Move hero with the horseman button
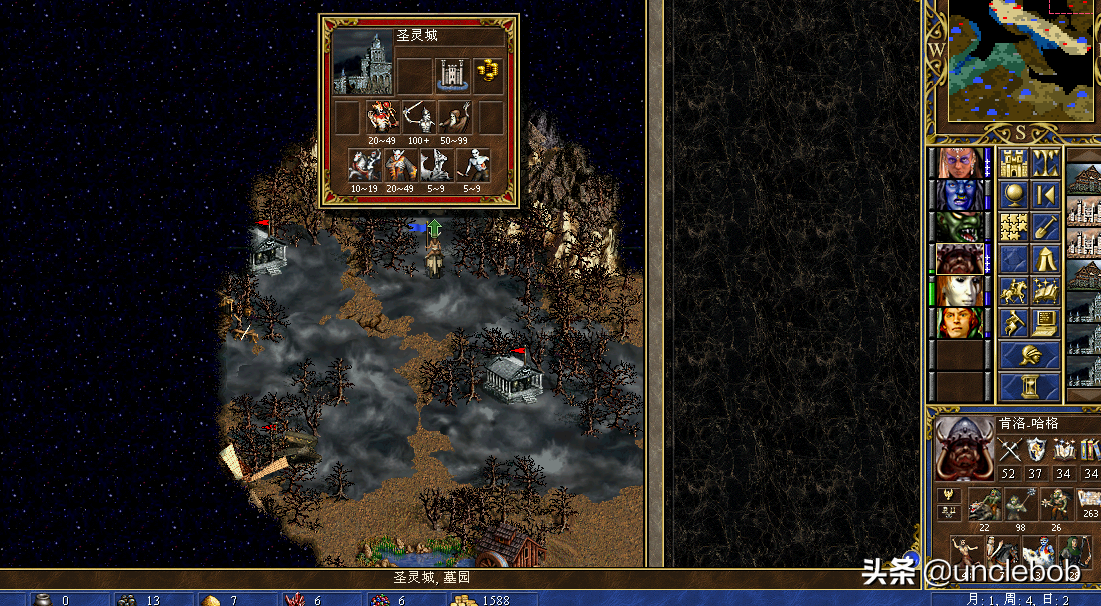 (1014, 291)
